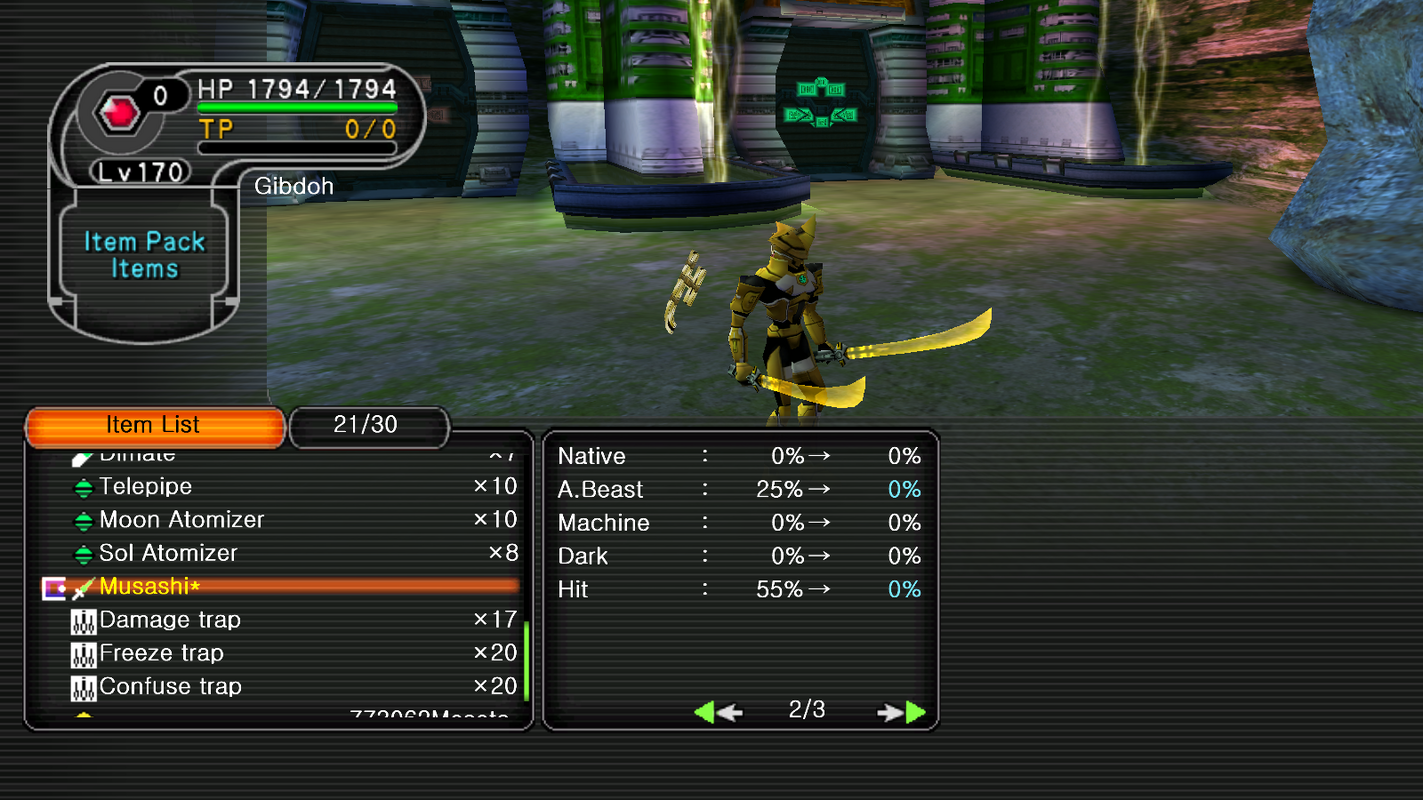The height and width of the screenshot is (800, 1423).
Task: Select Sol Atomizer from the list
Action: click(x=168, y=553)
